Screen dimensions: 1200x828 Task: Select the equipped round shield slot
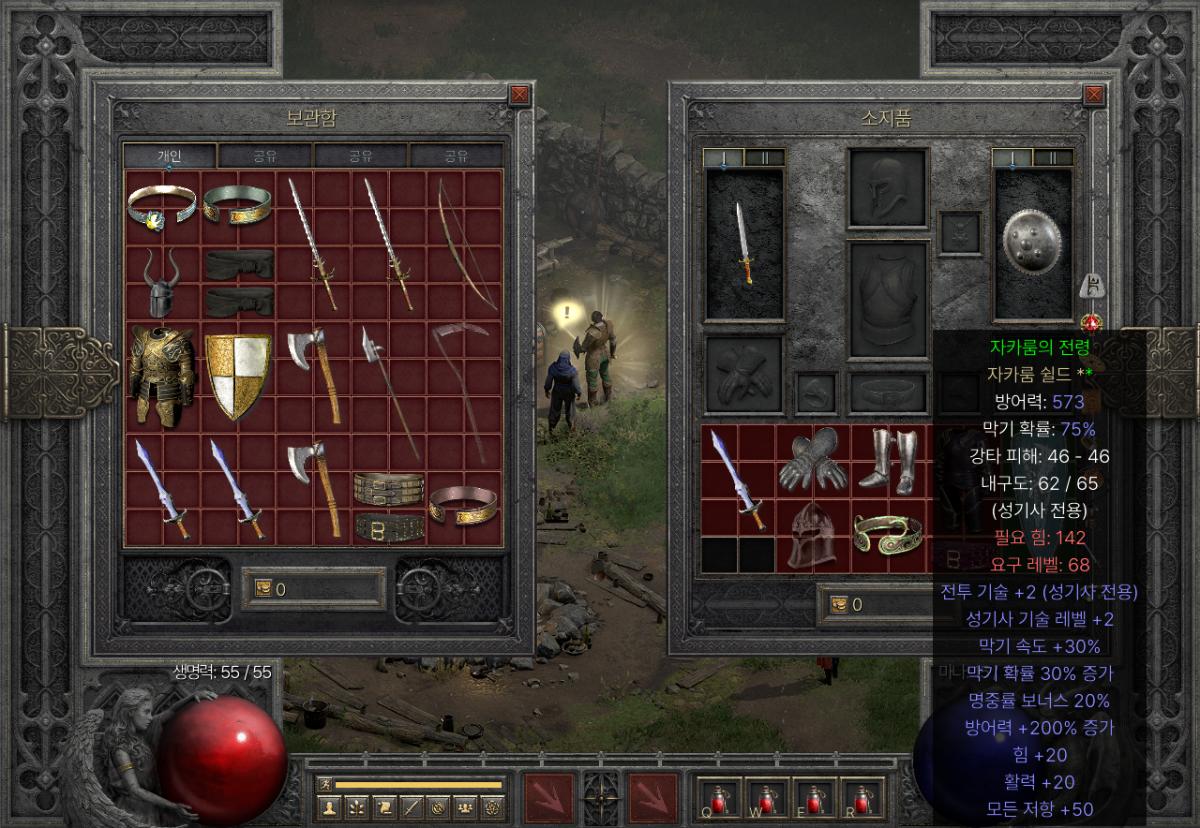tap(1032, 244)
